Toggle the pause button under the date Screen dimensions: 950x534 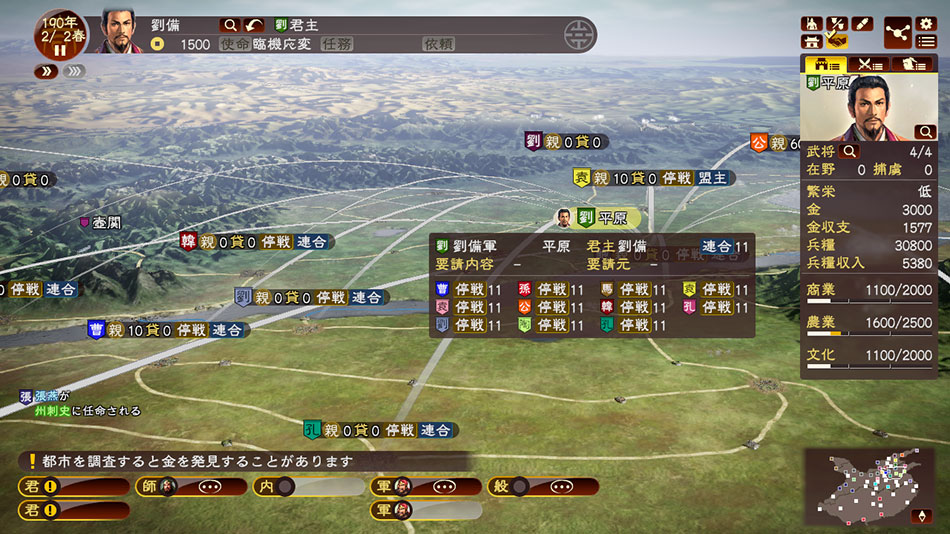(x=59, y=49)
